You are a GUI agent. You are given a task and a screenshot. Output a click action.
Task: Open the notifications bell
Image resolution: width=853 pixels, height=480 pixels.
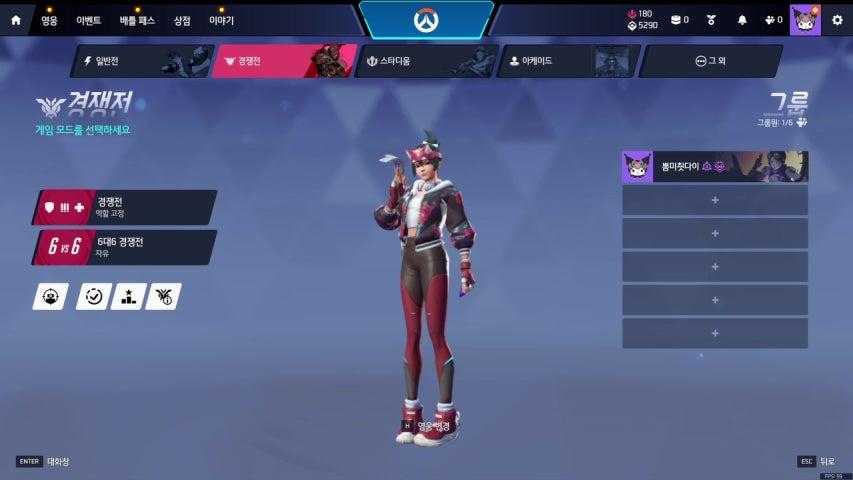pos(742,20)
